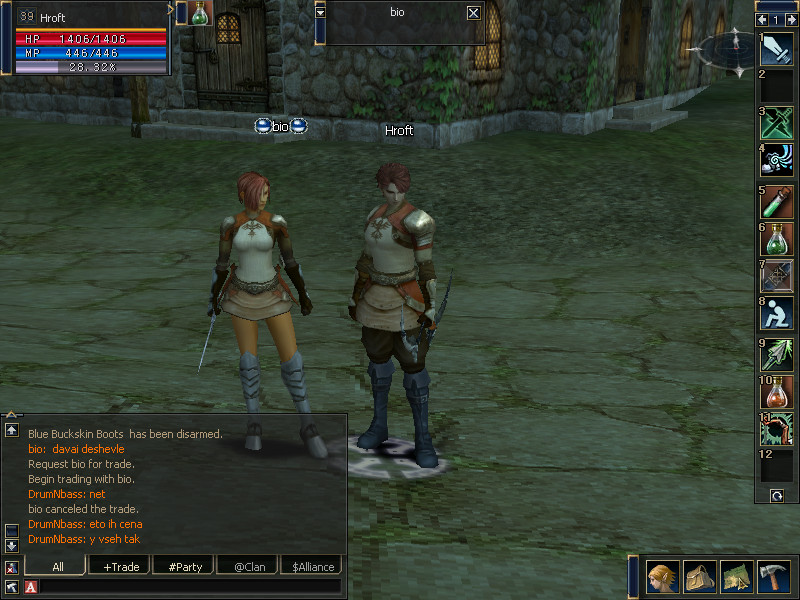Switch to the All chat tab
This screenshot has height=600, width=800.
58,566
